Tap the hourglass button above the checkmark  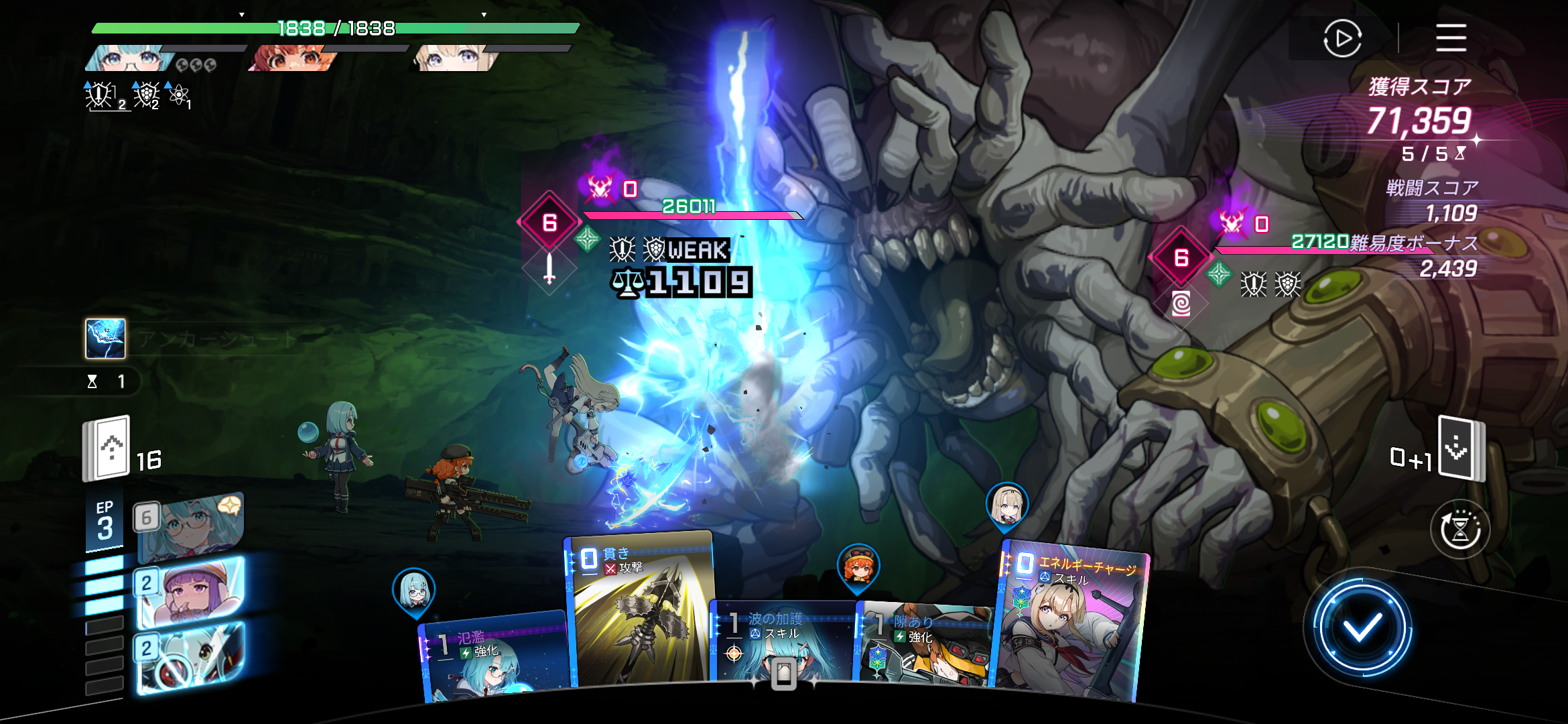pos(1460,530)
